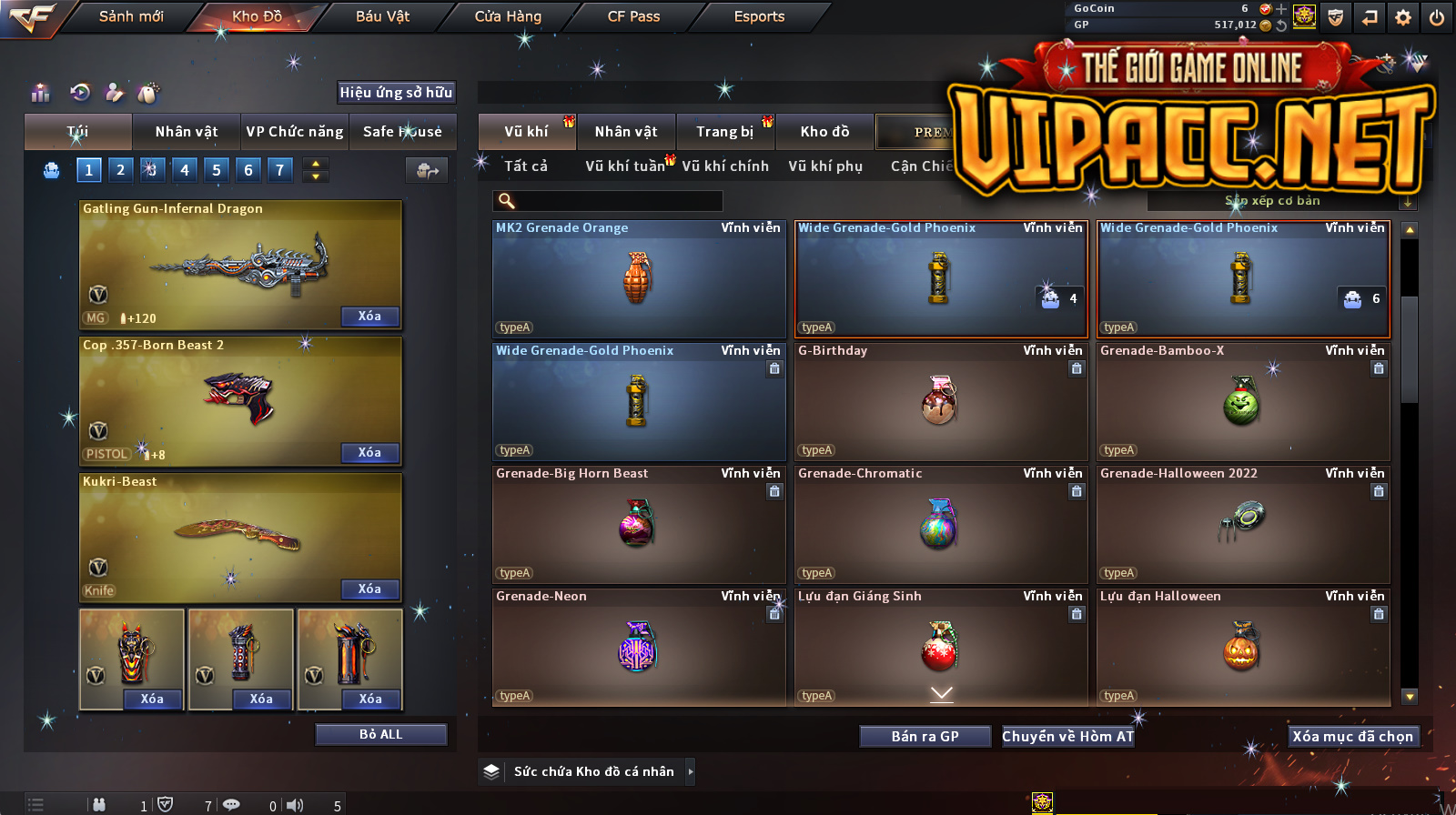
Task: Select the G-Birthday grenade item
Action: tap(941, 401)
